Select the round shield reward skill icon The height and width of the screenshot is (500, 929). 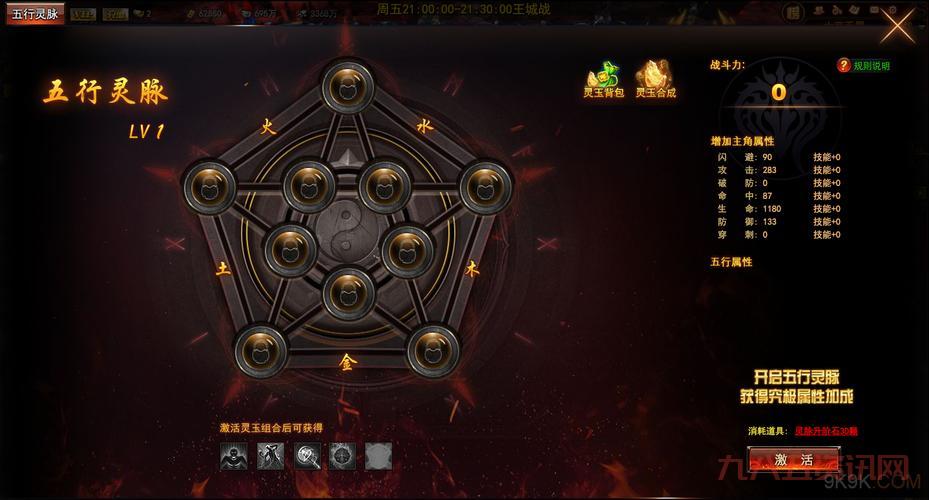[x=342, y=456]
